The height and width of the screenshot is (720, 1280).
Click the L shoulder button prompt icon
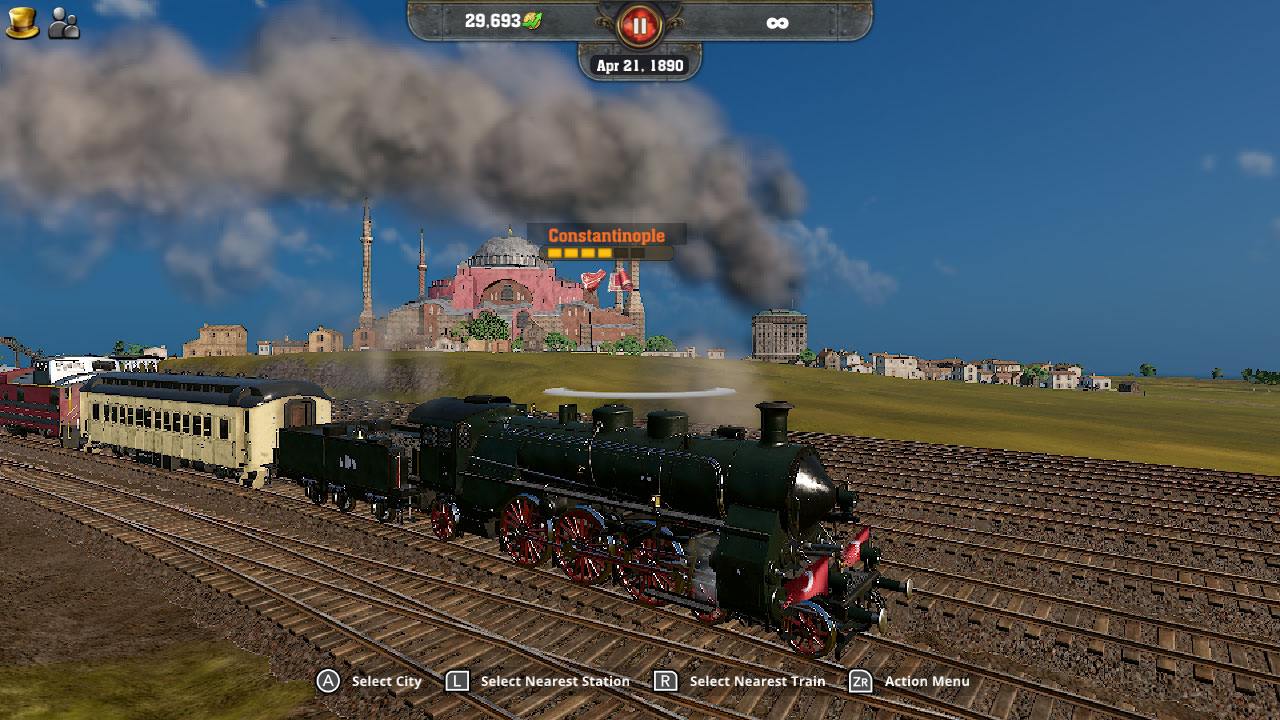point(459,681)
